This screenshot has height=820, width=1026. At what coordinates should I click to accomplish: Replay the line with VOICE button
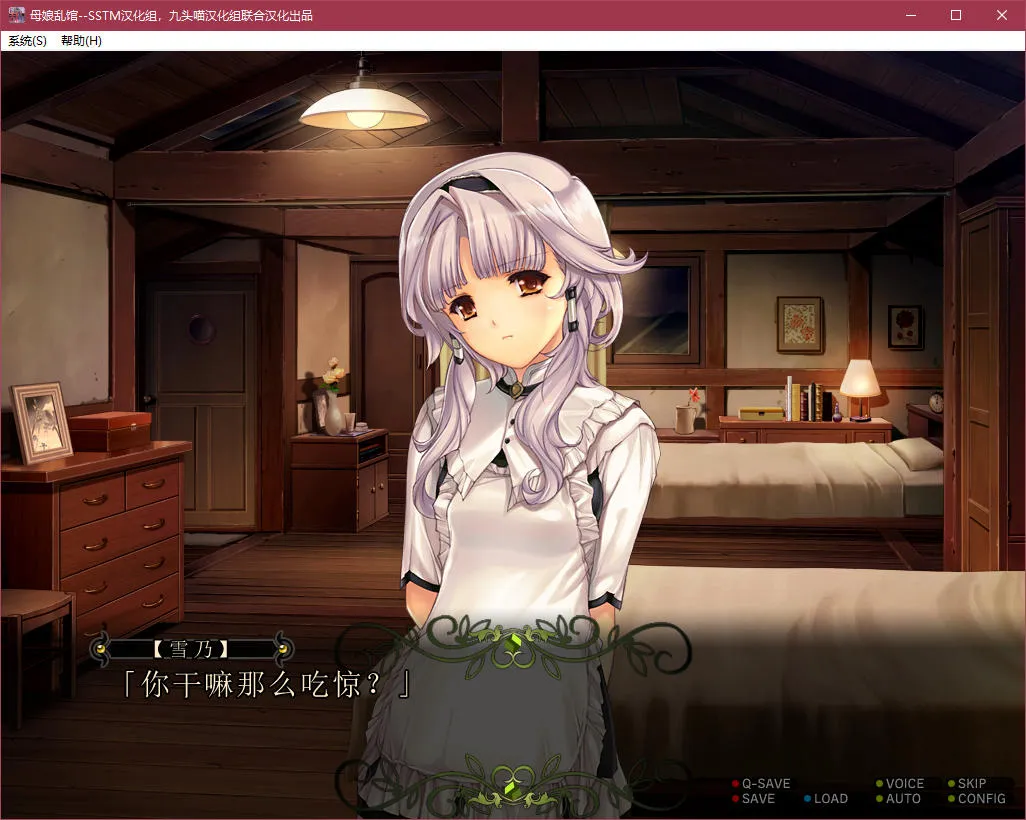(904, 784)
